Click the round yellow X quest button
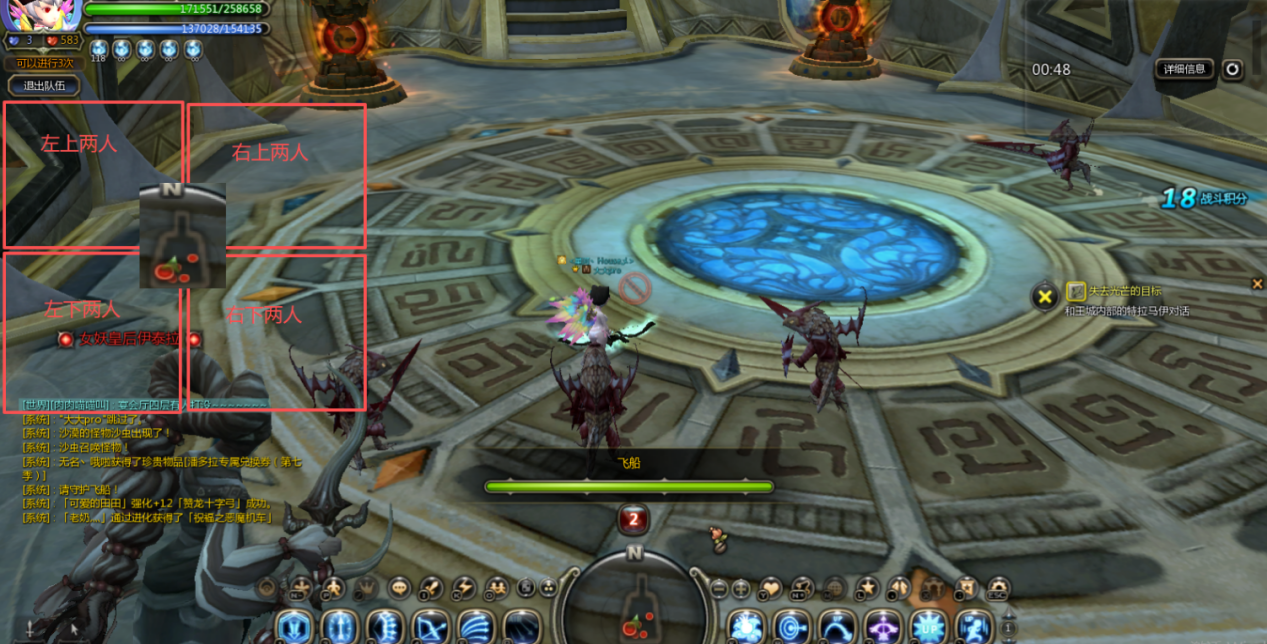1267x644 pixels. 1044,296
